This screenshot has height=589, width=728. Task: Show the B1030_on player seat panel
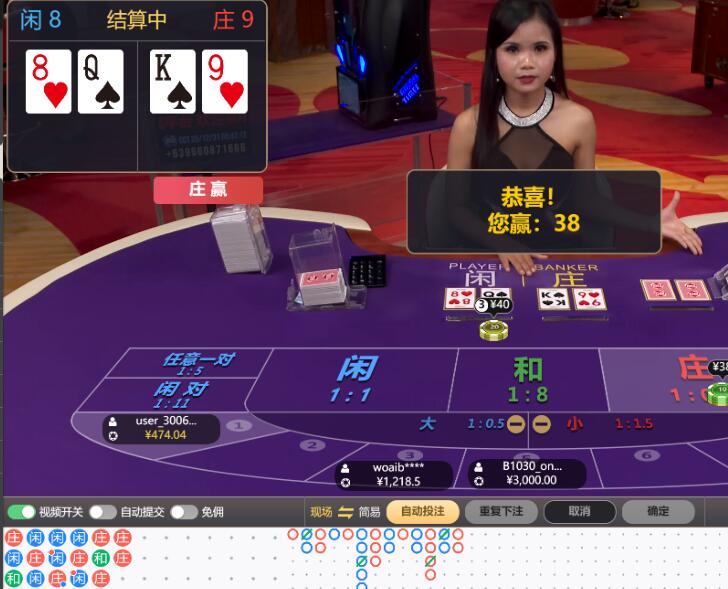pos(528,473)
